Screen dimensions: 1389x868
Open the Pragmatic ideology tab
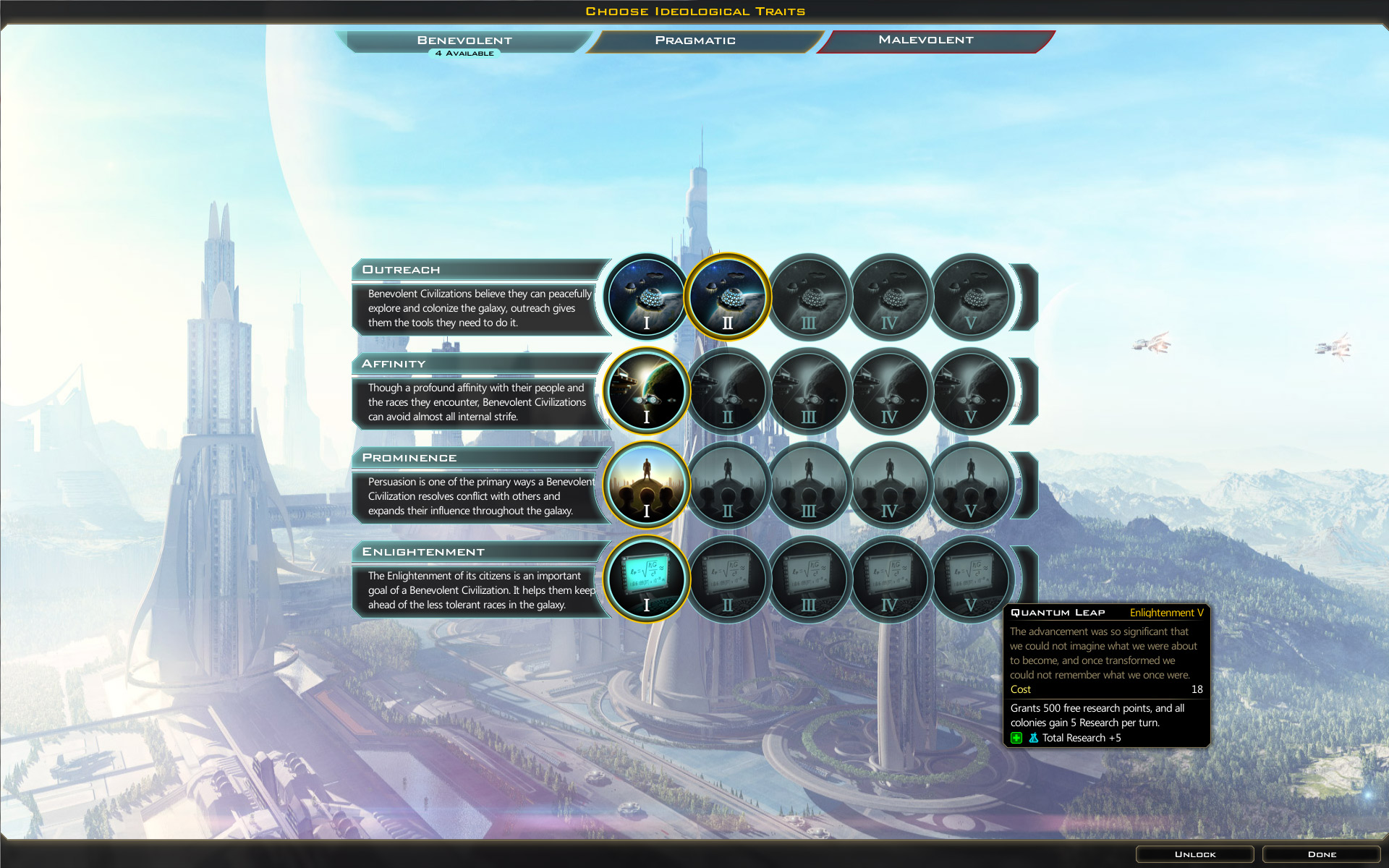tap(695, 41)
